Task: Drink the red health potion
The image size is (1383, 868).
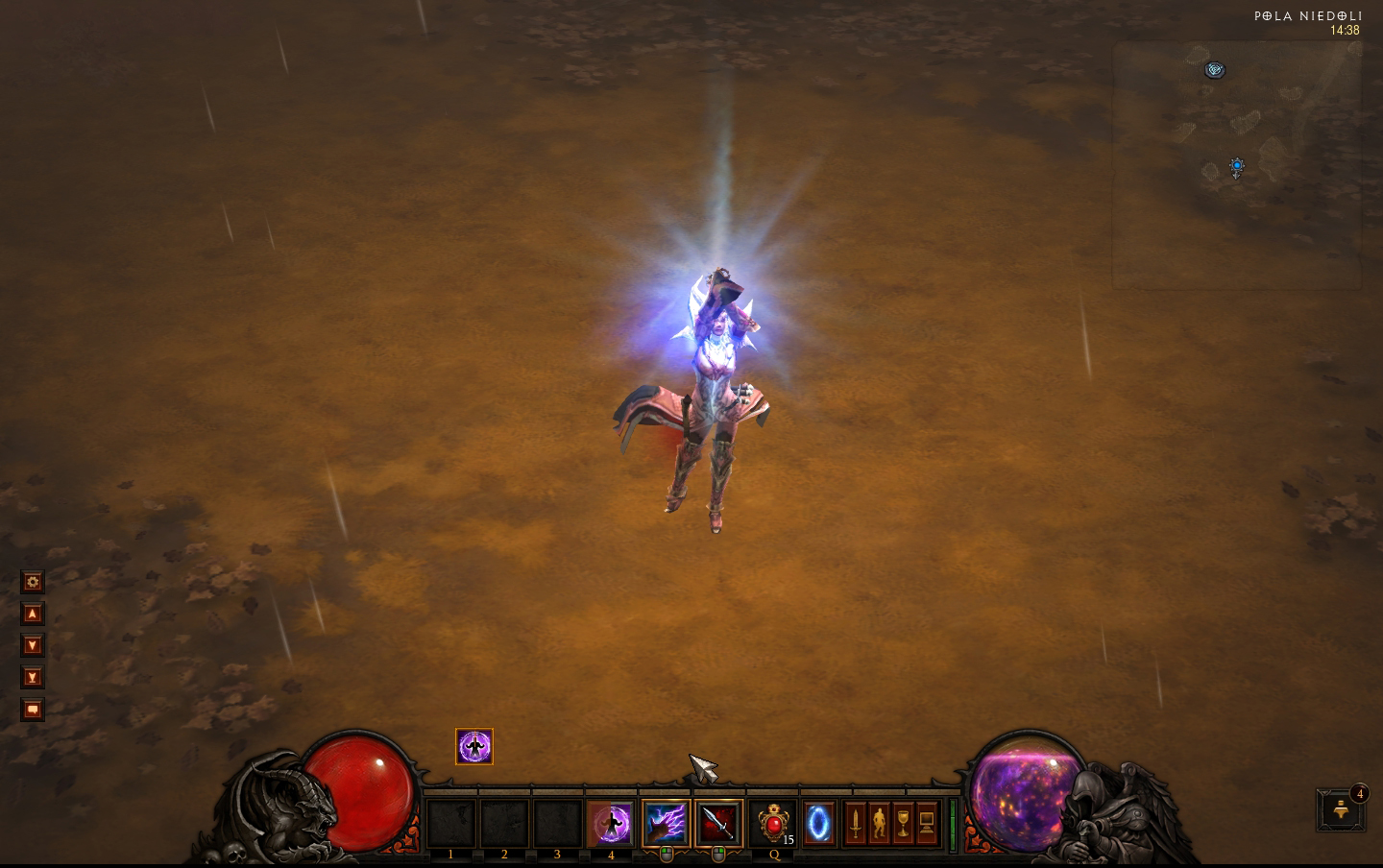Action: coord(773,823)
